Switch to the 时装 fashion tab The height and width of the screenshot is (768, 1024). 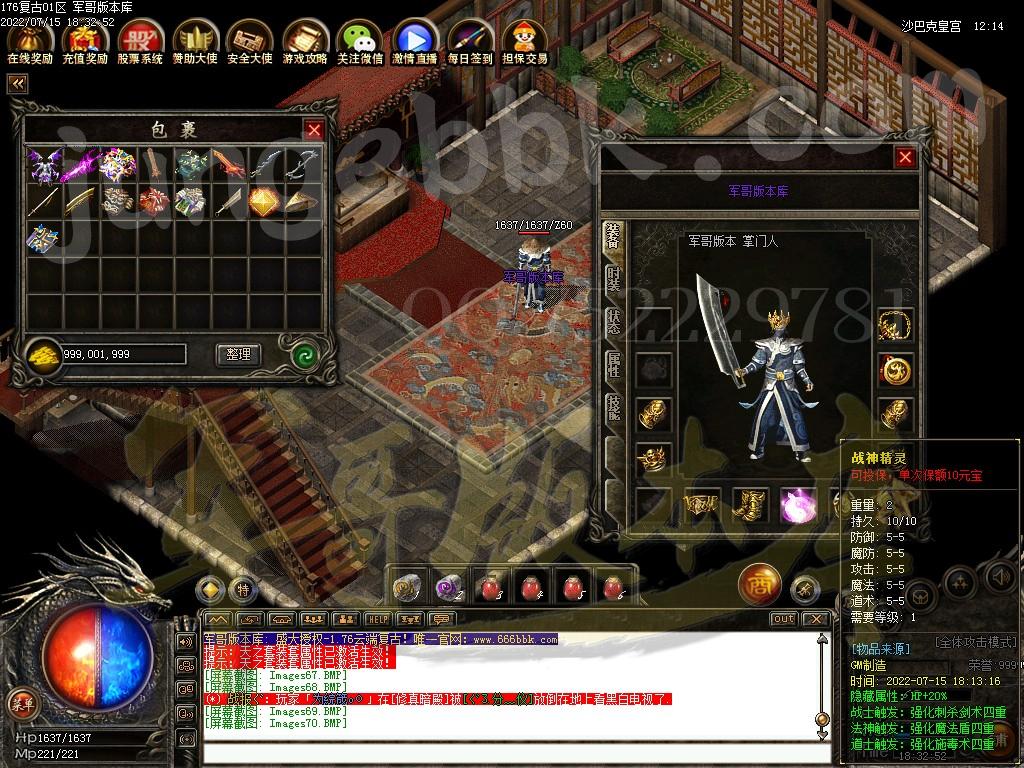pos(613,279)
